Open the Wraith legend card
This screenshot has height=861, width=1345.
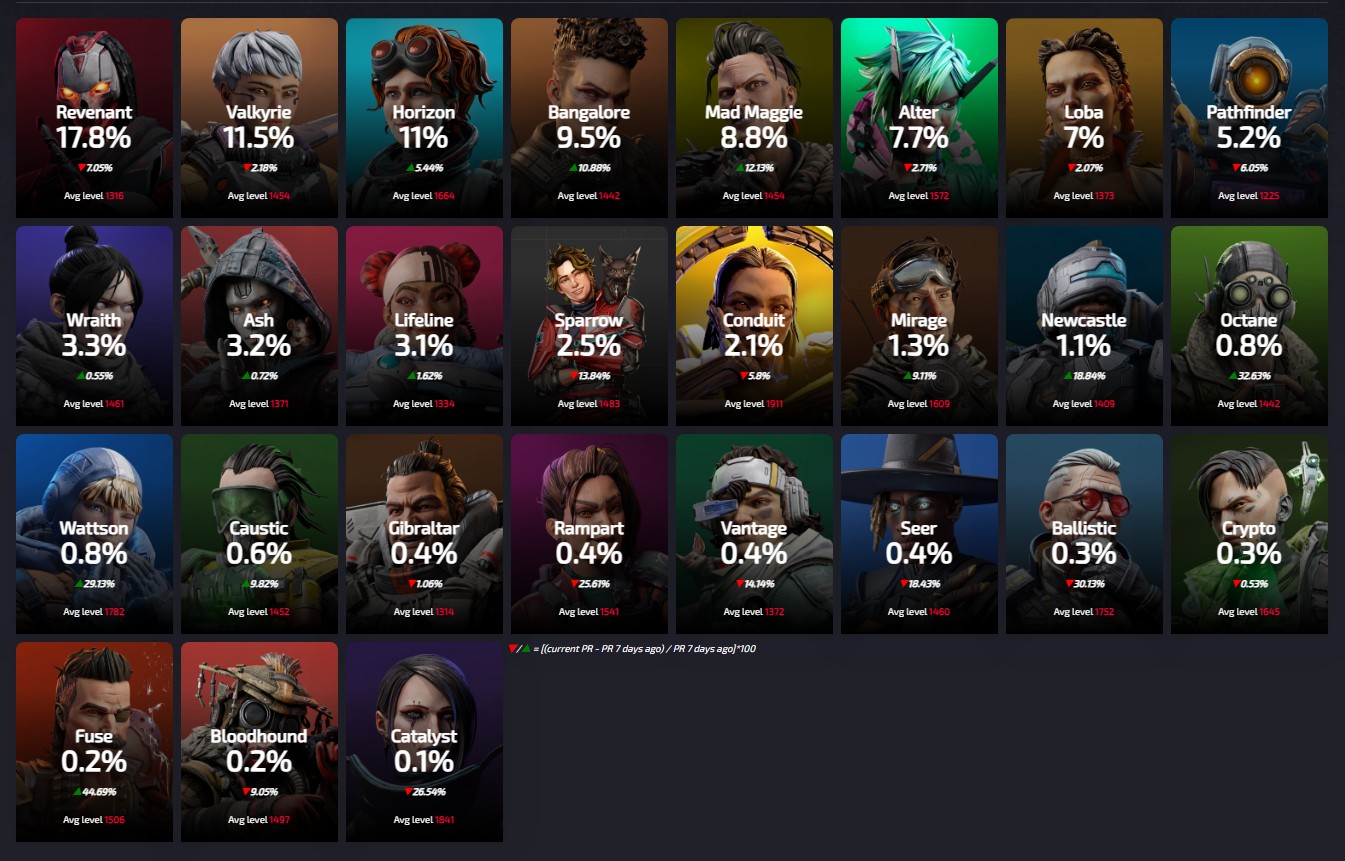pyautogui.click(x=94, y=326)
